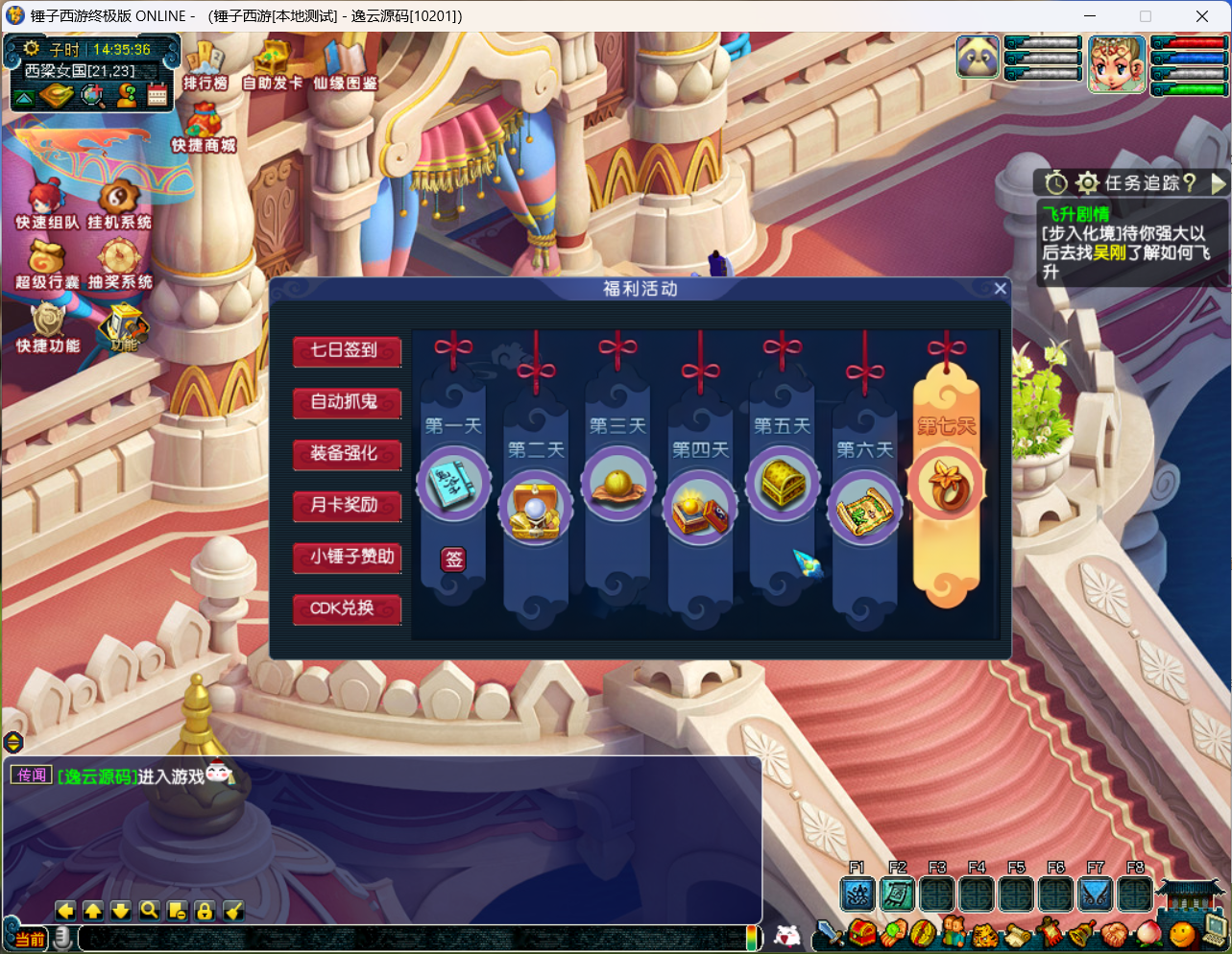Screen dimensions: 1232x954
Task: Choose the 第七天 ring reward
Action: tap(947, 483)
